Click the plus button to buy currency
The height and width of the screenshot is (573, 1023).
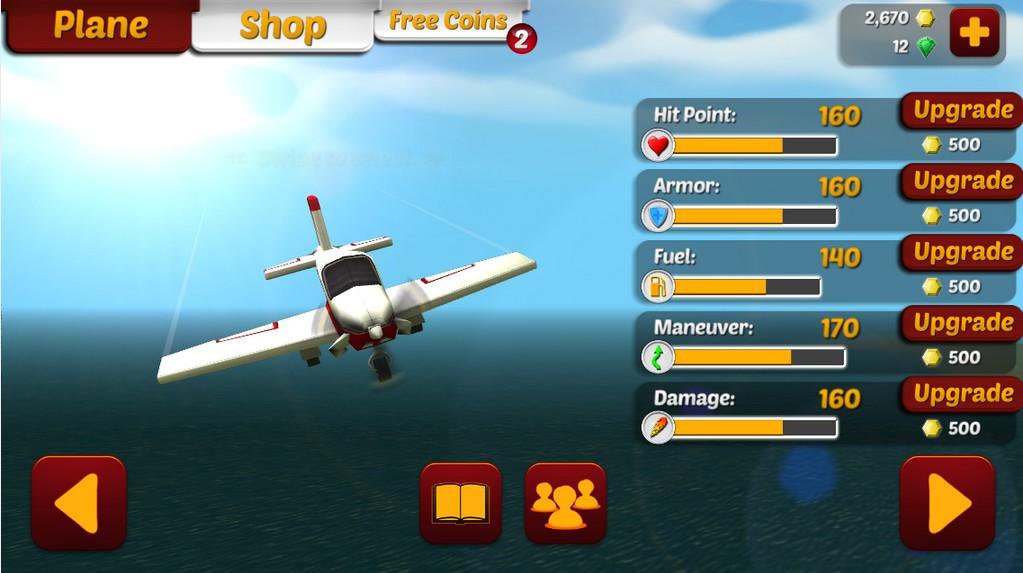(x=974, y=33)
